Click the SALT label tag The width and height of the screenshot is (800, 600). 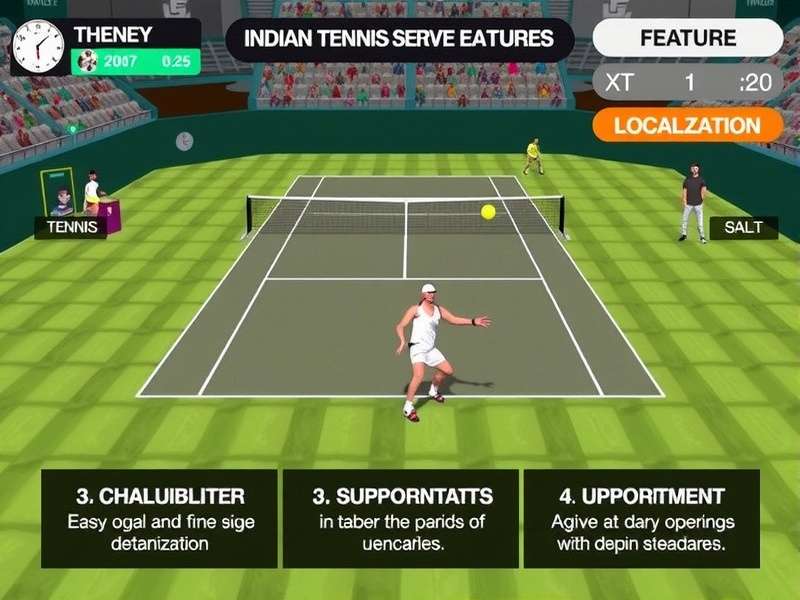pyautogui.click(x=743, y=227)
